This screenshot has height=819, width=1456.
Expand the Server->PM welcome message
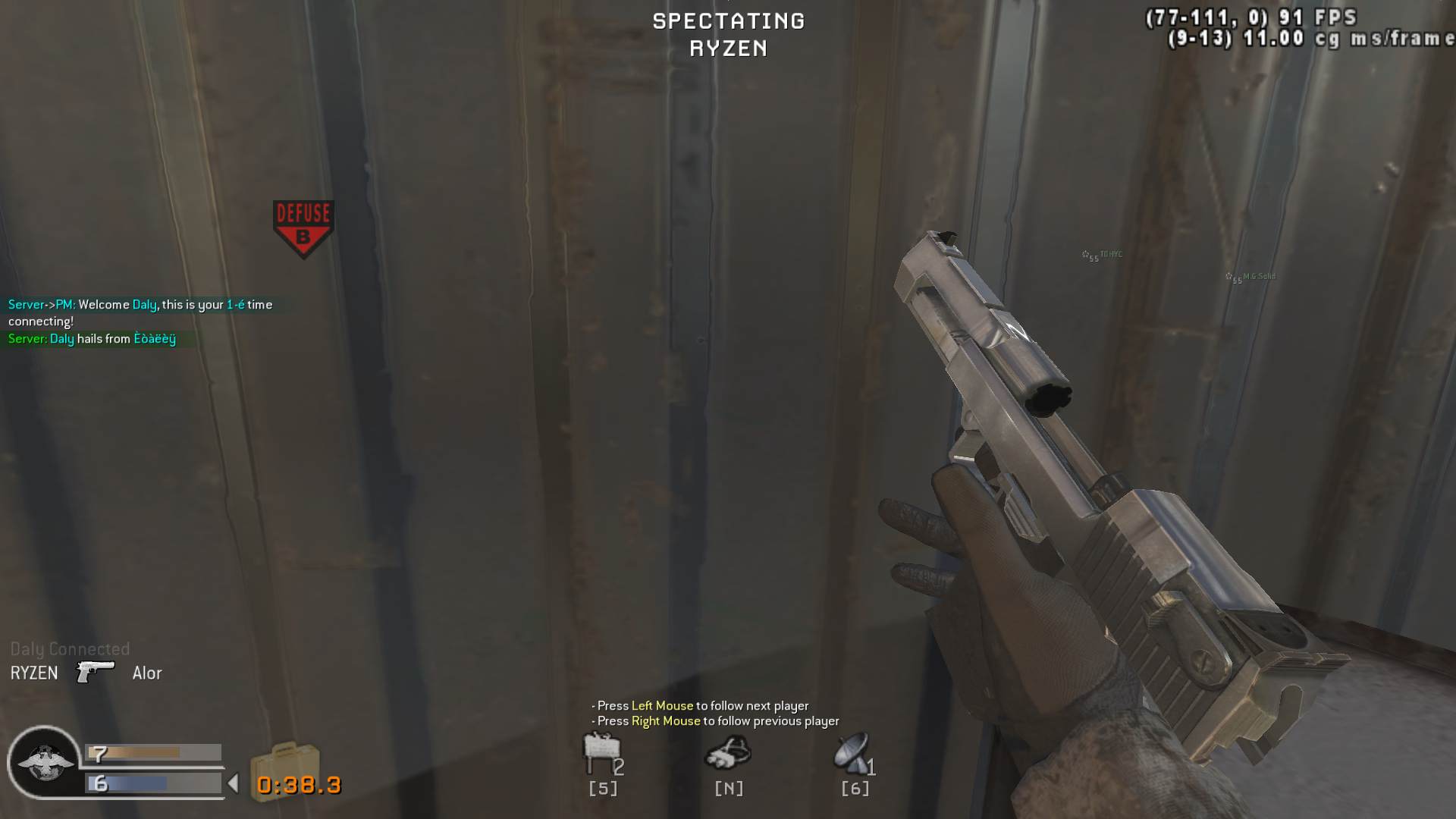tap(140, 304)
